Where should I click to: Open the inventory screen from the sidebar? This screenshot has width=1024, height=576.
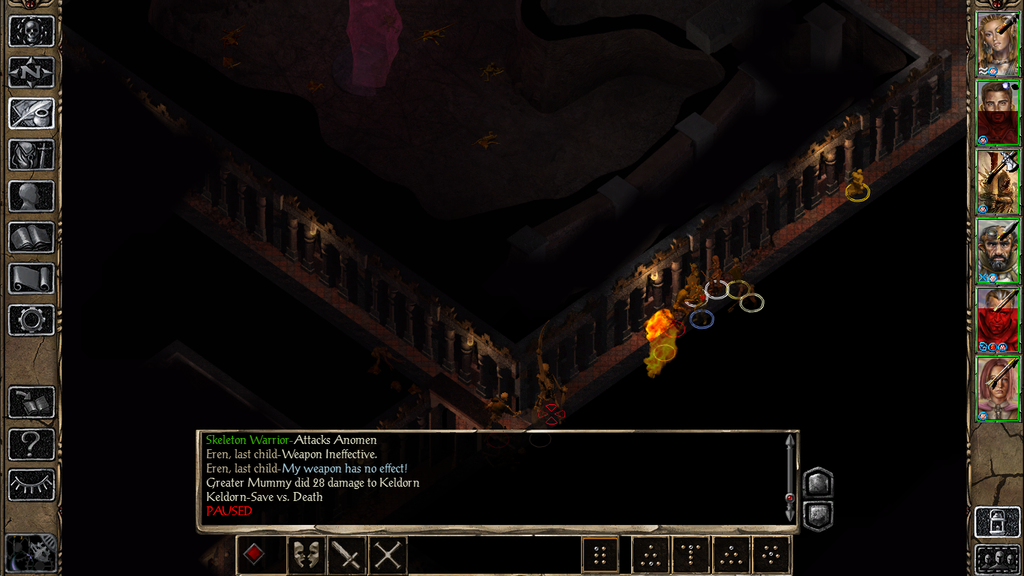coord(31,154)
